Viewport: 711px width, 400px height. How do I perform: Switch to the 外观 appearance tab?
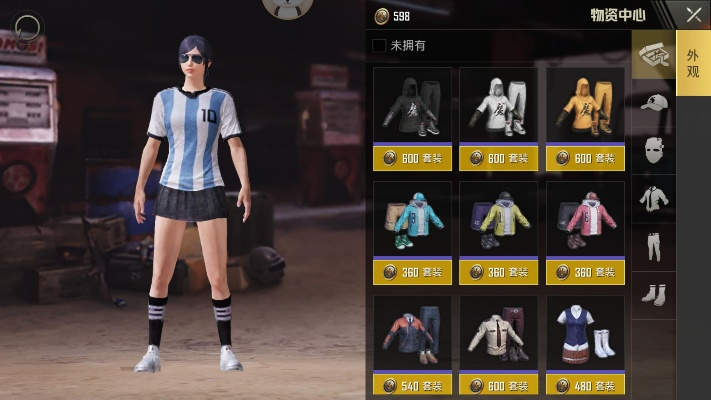tap(693, 63)
